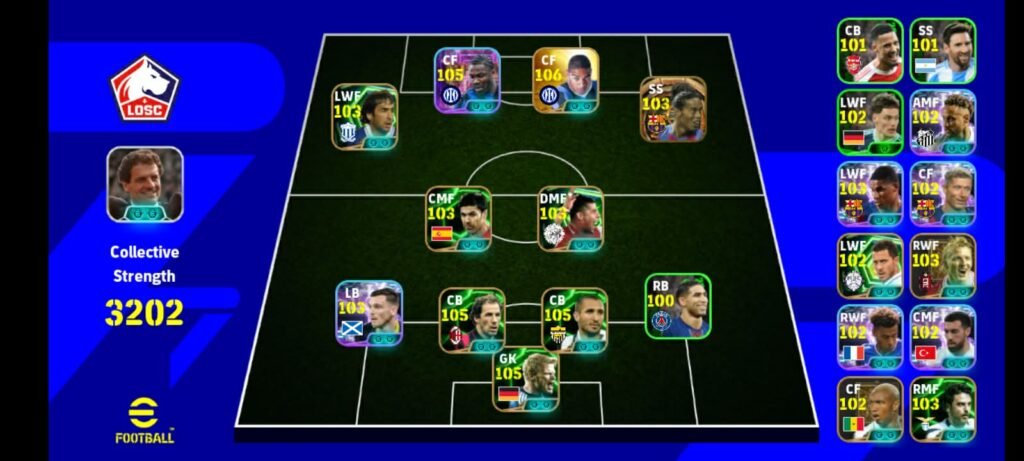Pick the substitute RMF rated 103
Image resolution: width=1024 pixels, height=461 pixels.
943,409
